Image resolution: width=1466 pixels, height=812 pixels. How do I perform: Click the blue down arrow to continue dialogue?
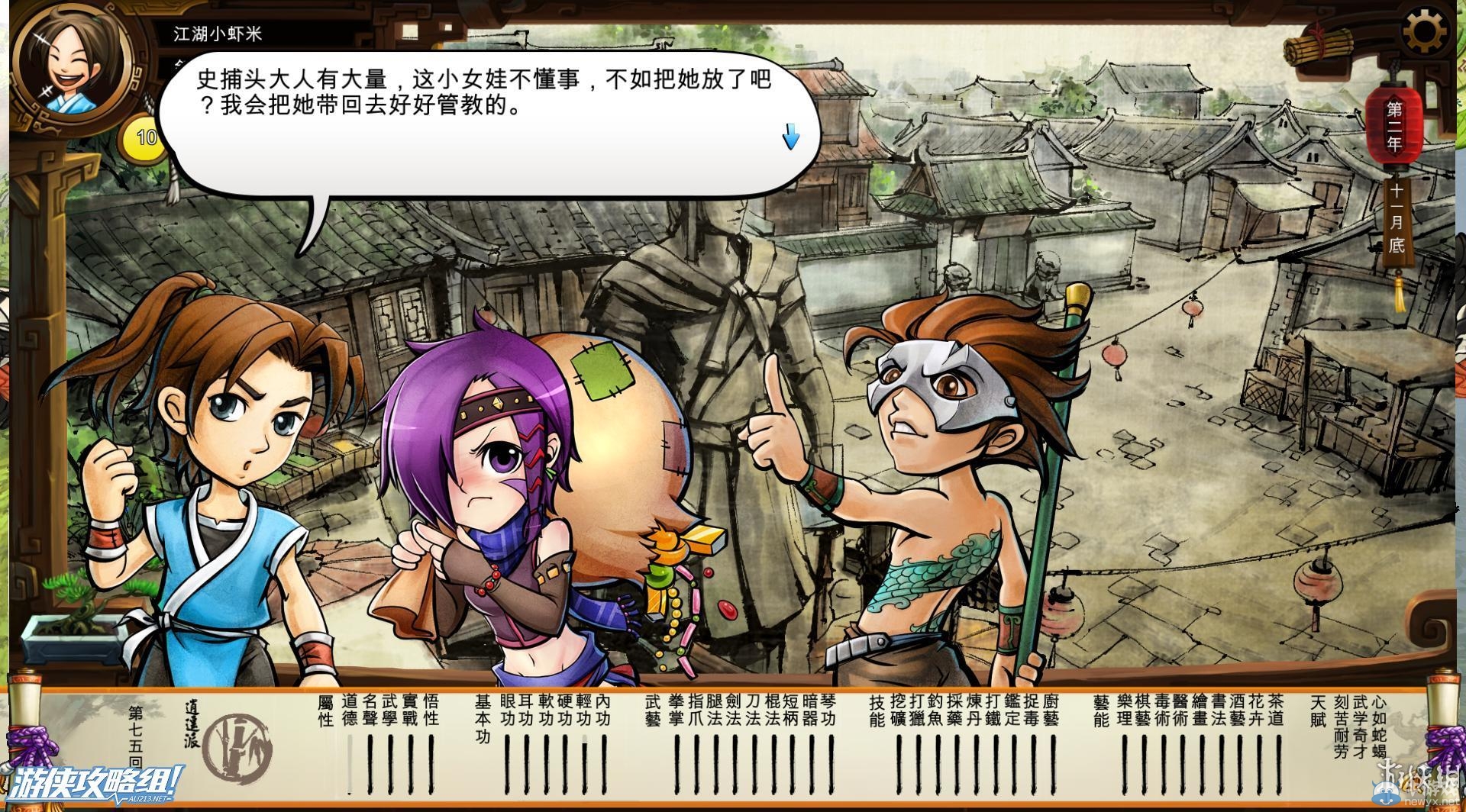(x=791, y=137)
